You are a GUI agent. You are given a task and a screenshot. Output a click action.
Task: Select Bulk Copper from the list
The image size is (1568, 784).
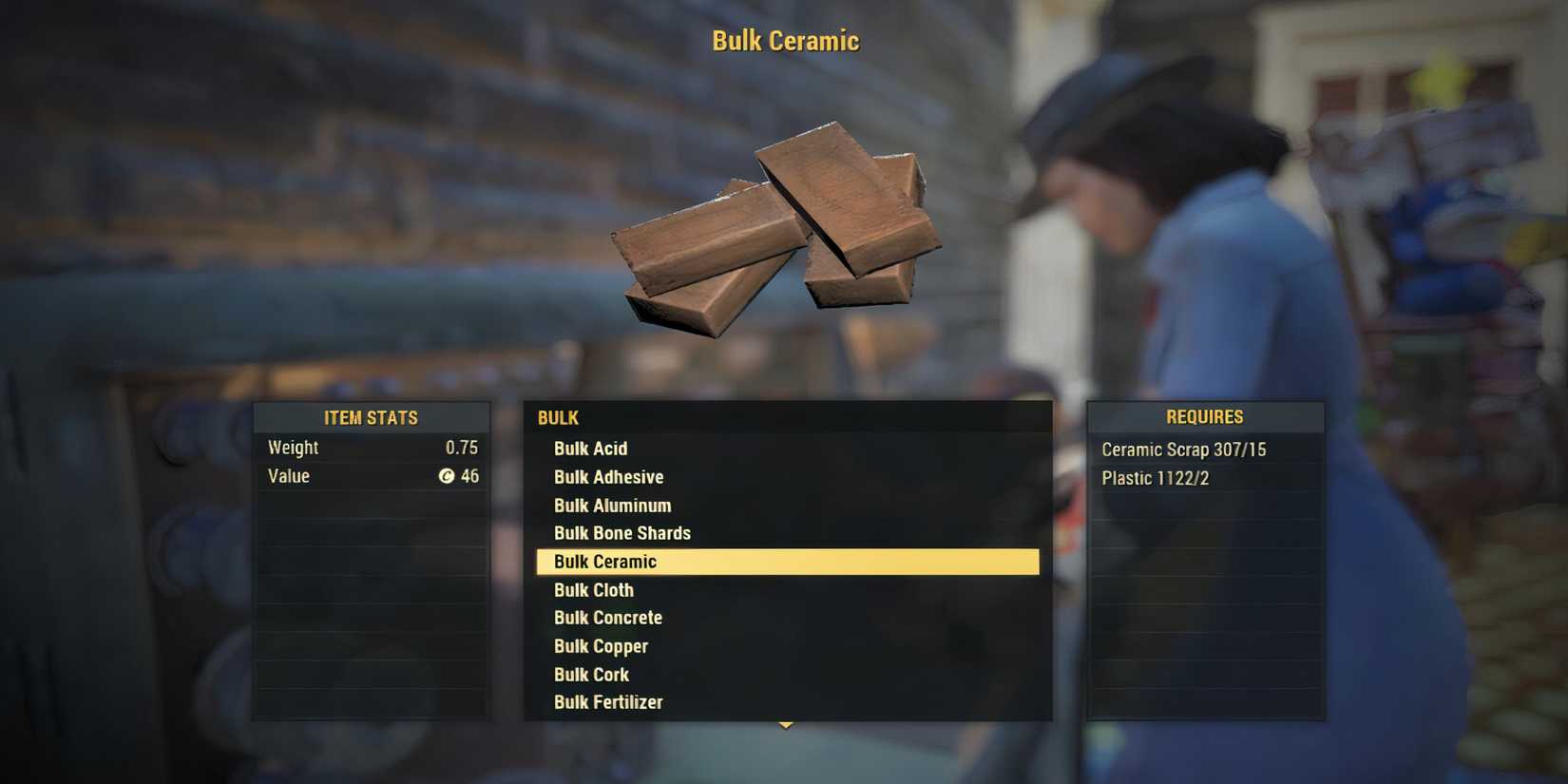(601, 645)
